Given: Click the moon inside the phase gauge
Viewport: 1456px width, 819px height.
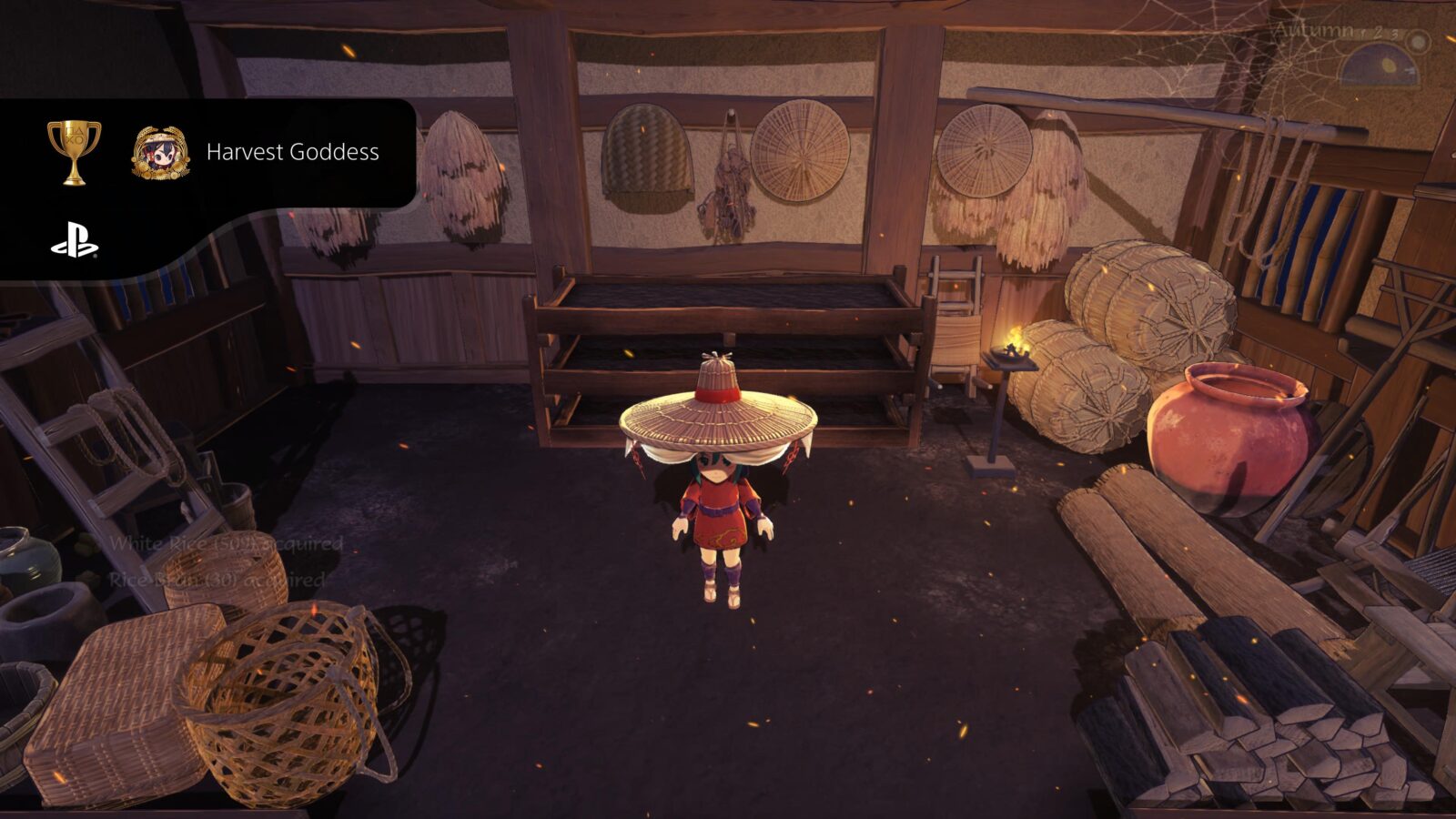Looking at the screenshot, I should (x=1387, y=64).
